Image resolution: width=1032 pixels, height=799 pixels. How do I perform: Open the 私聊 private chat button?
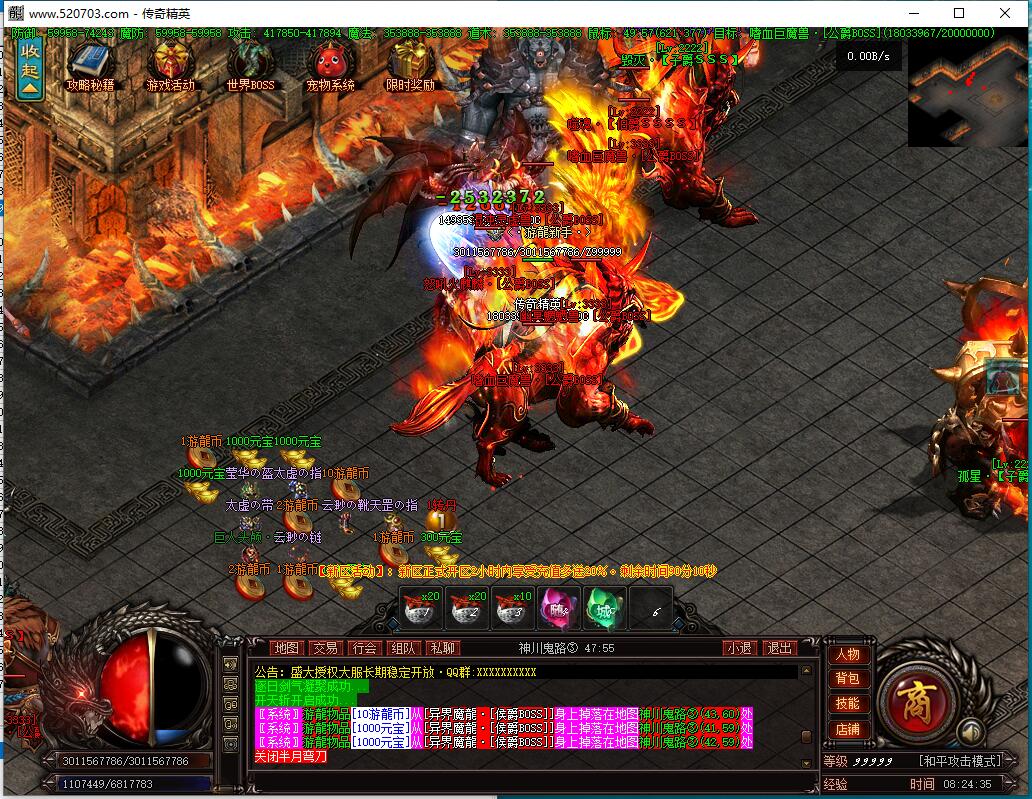coord(441,648)
